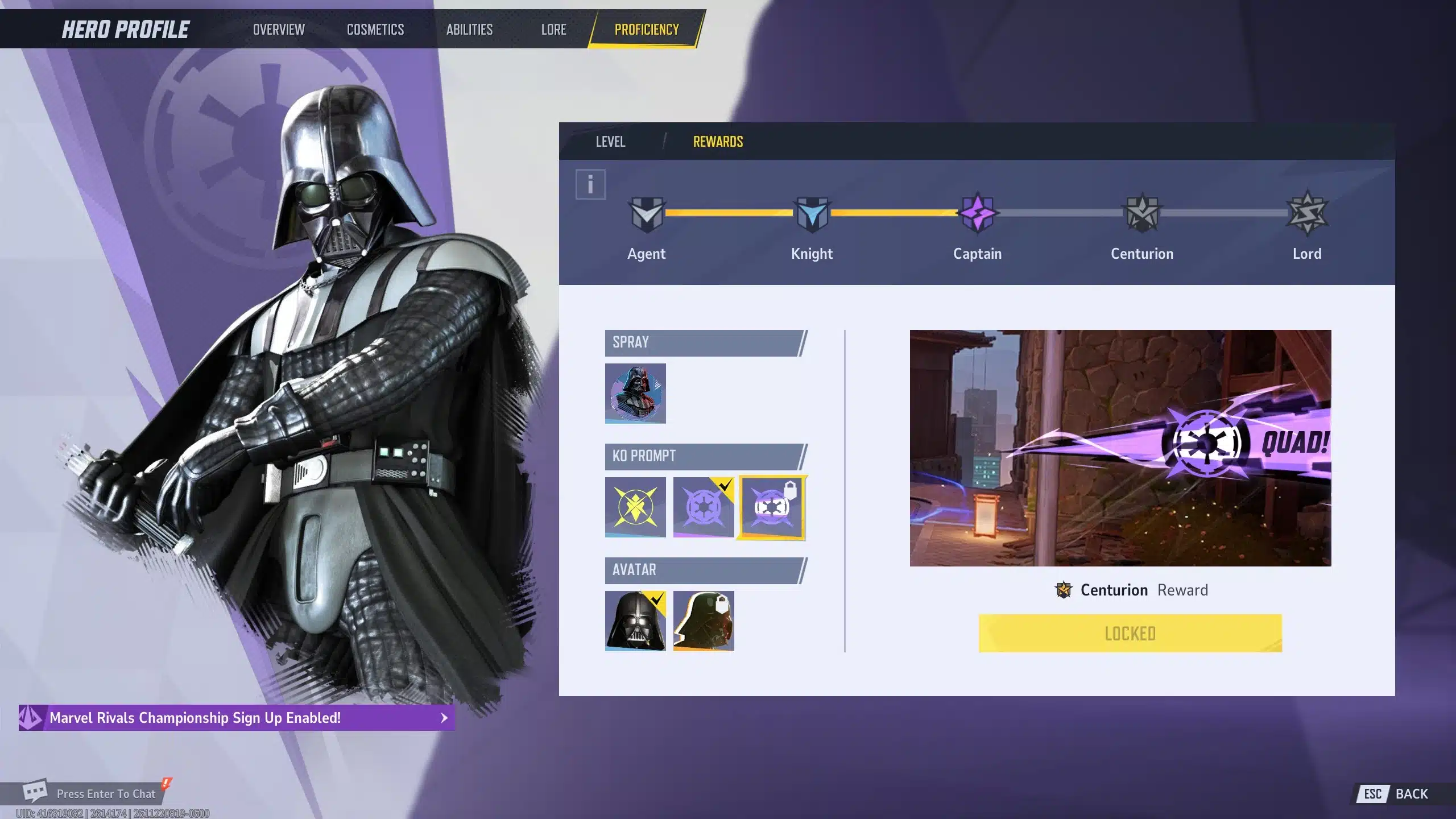The width and height of the screenshot is (1456, 819).
Task: Go to the Abilities tab
Action: (469, 30)
